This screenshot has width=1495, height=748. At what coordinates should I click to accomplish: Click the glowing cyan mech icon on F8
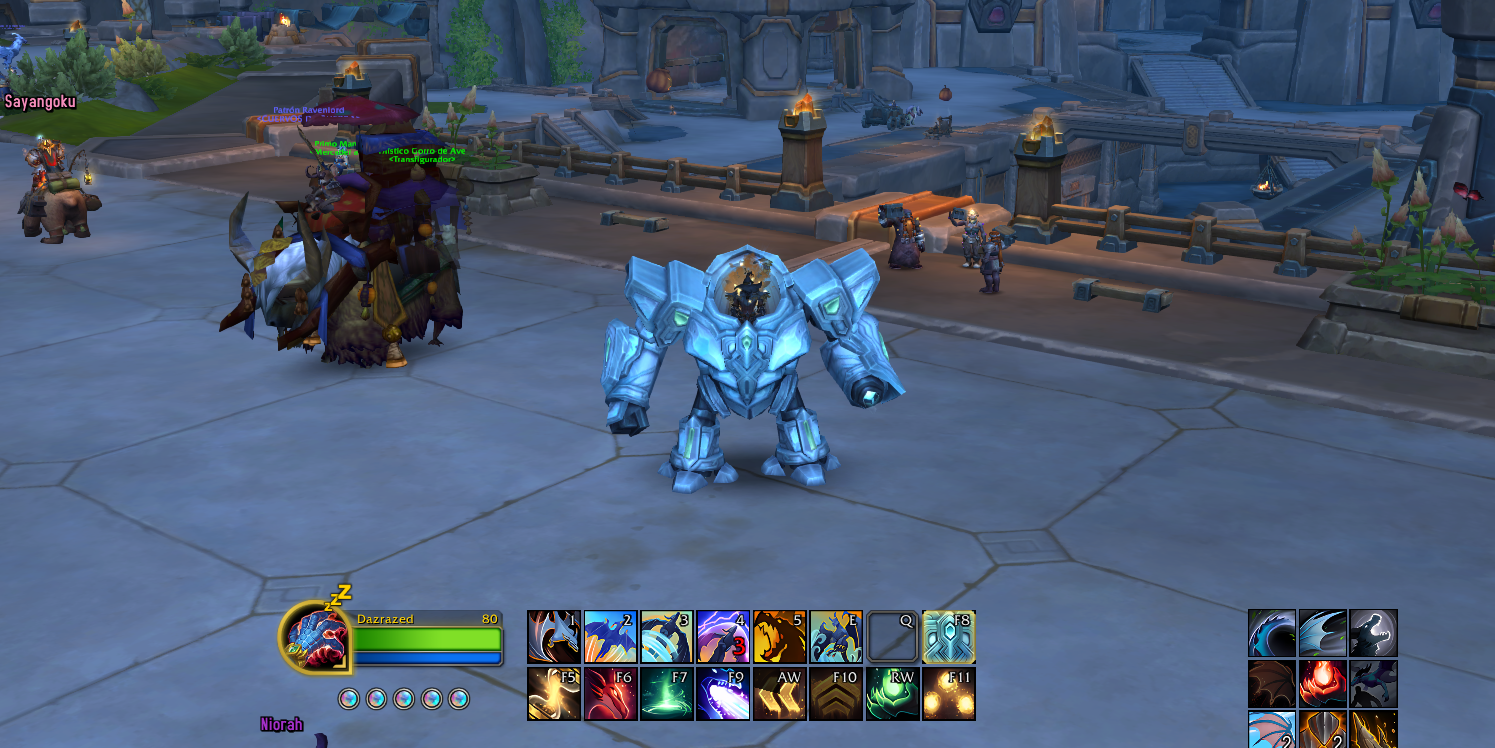pyautogui.click(x=949, y=637)
